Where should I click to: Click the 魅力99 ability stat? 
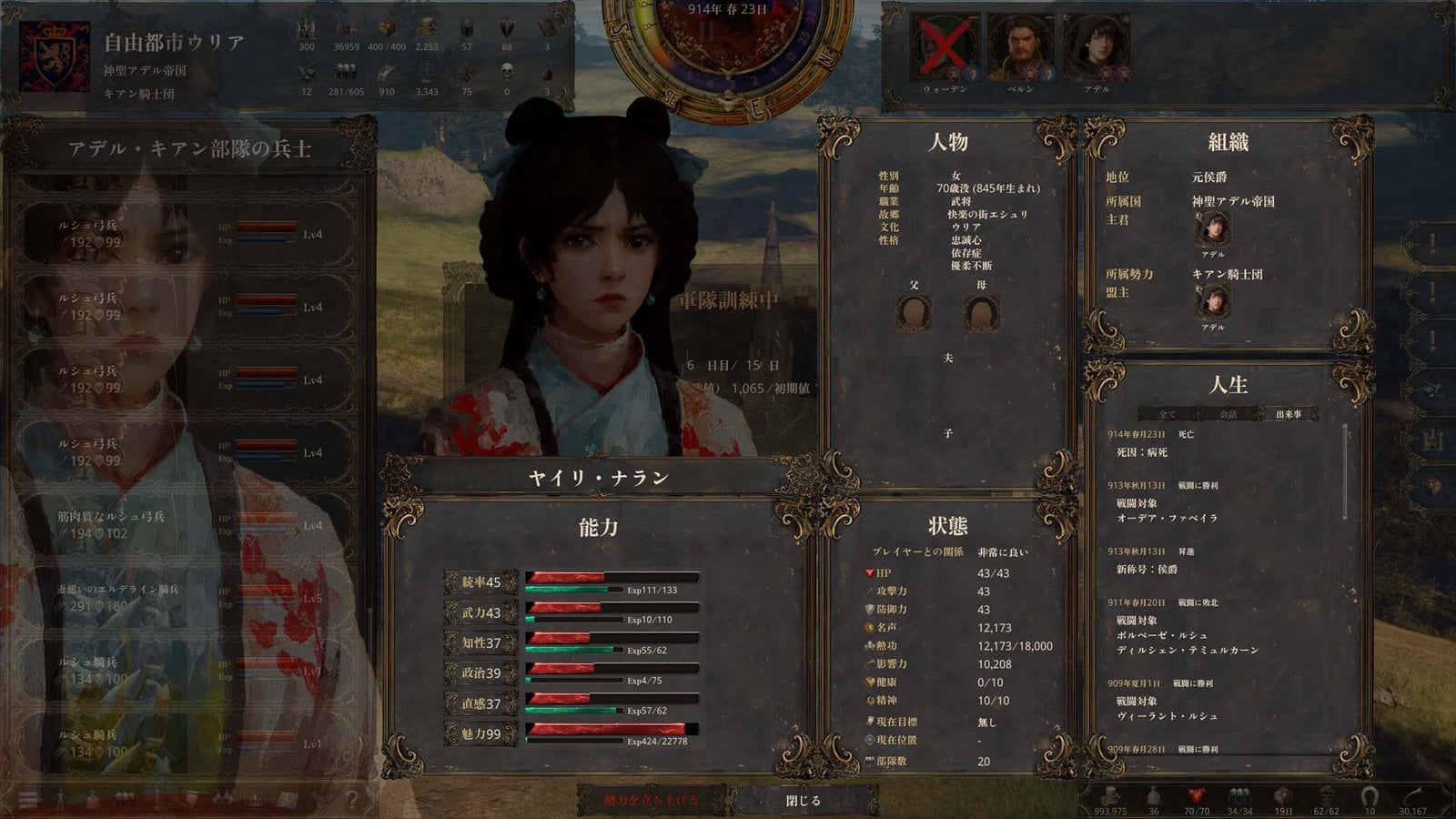tap(481, 734)
